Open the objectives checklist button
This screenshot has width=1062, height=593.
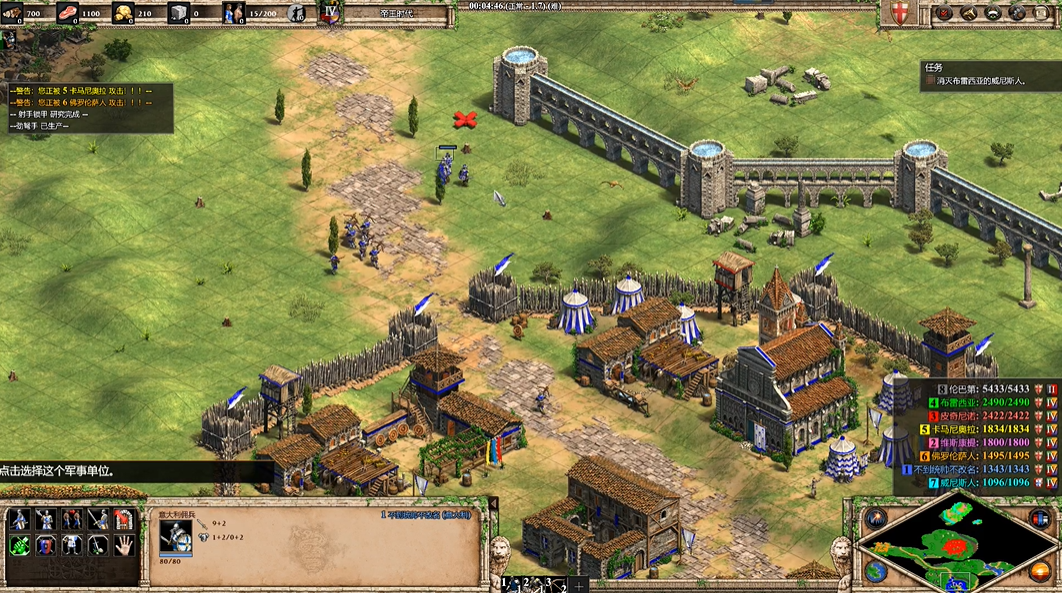tap(944, 13)
